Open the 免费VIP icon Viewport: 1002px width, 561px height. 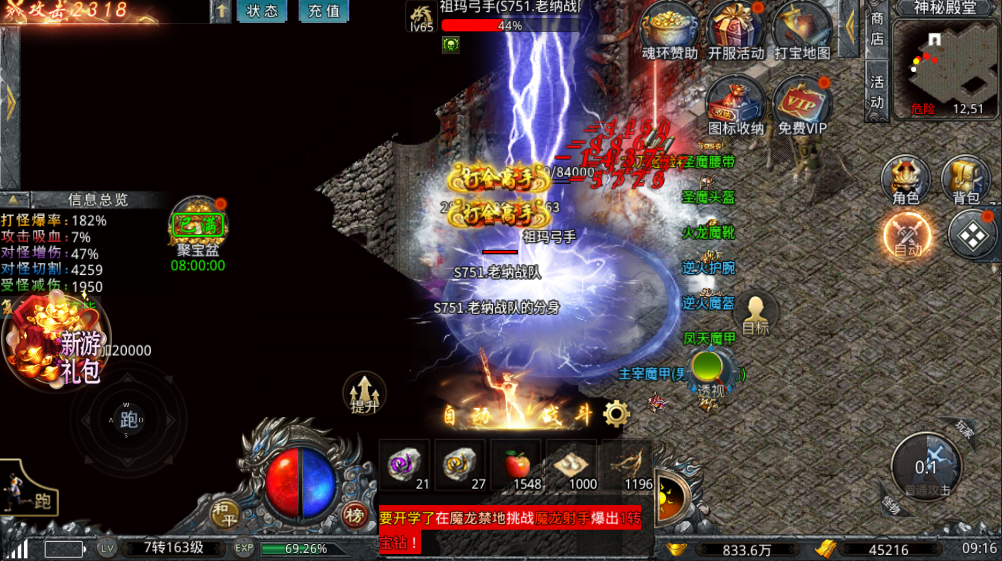[x=802, y=102]
